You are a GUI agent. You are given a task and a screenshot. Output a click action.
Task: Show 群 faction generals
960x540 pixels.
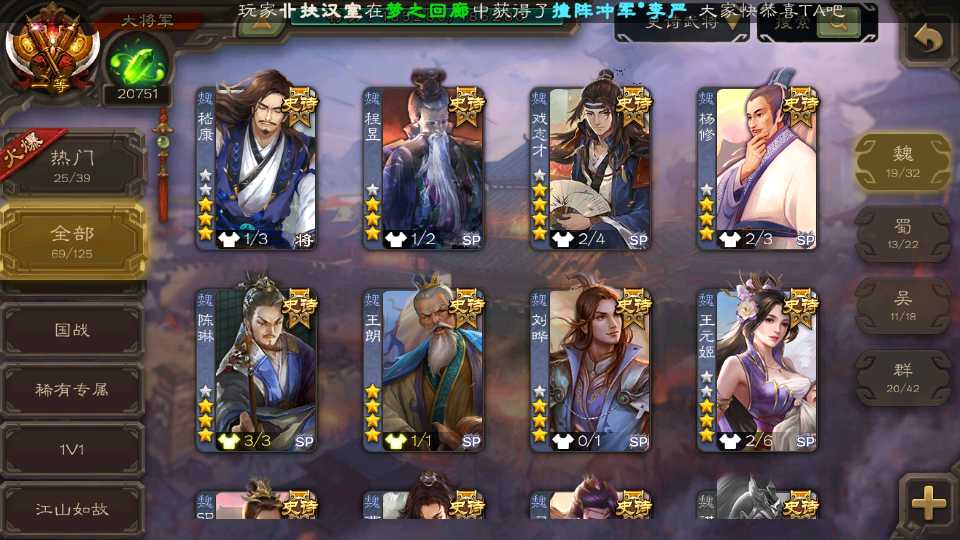coord(902,377)
